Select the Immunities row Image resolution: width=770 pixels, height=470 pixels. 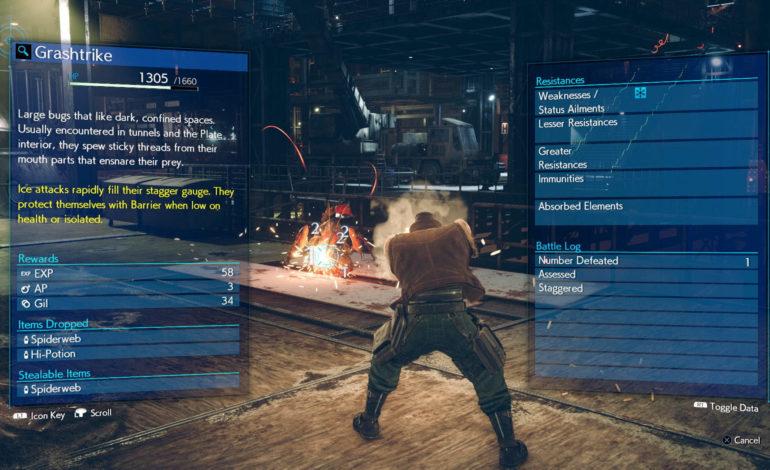(640, 178)
